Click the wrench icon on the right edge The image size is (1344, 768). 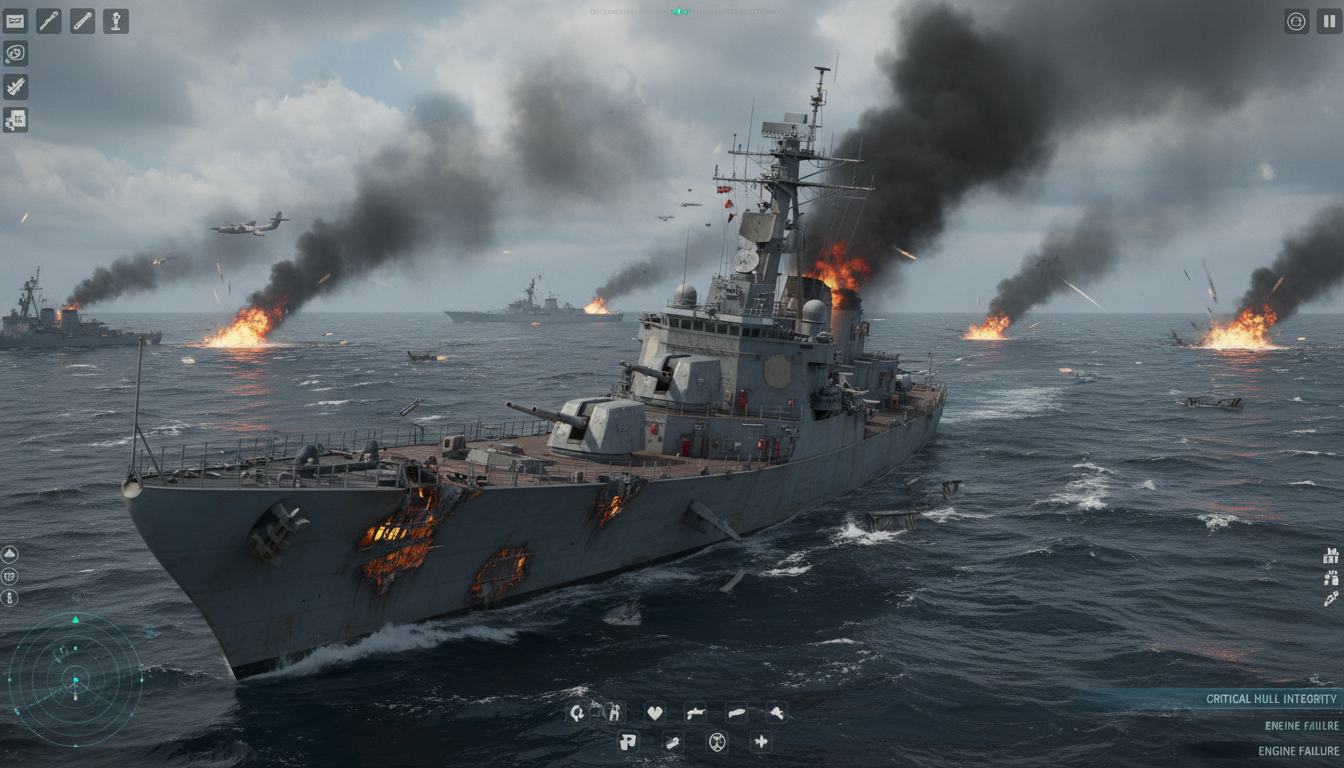point(1331,598)
